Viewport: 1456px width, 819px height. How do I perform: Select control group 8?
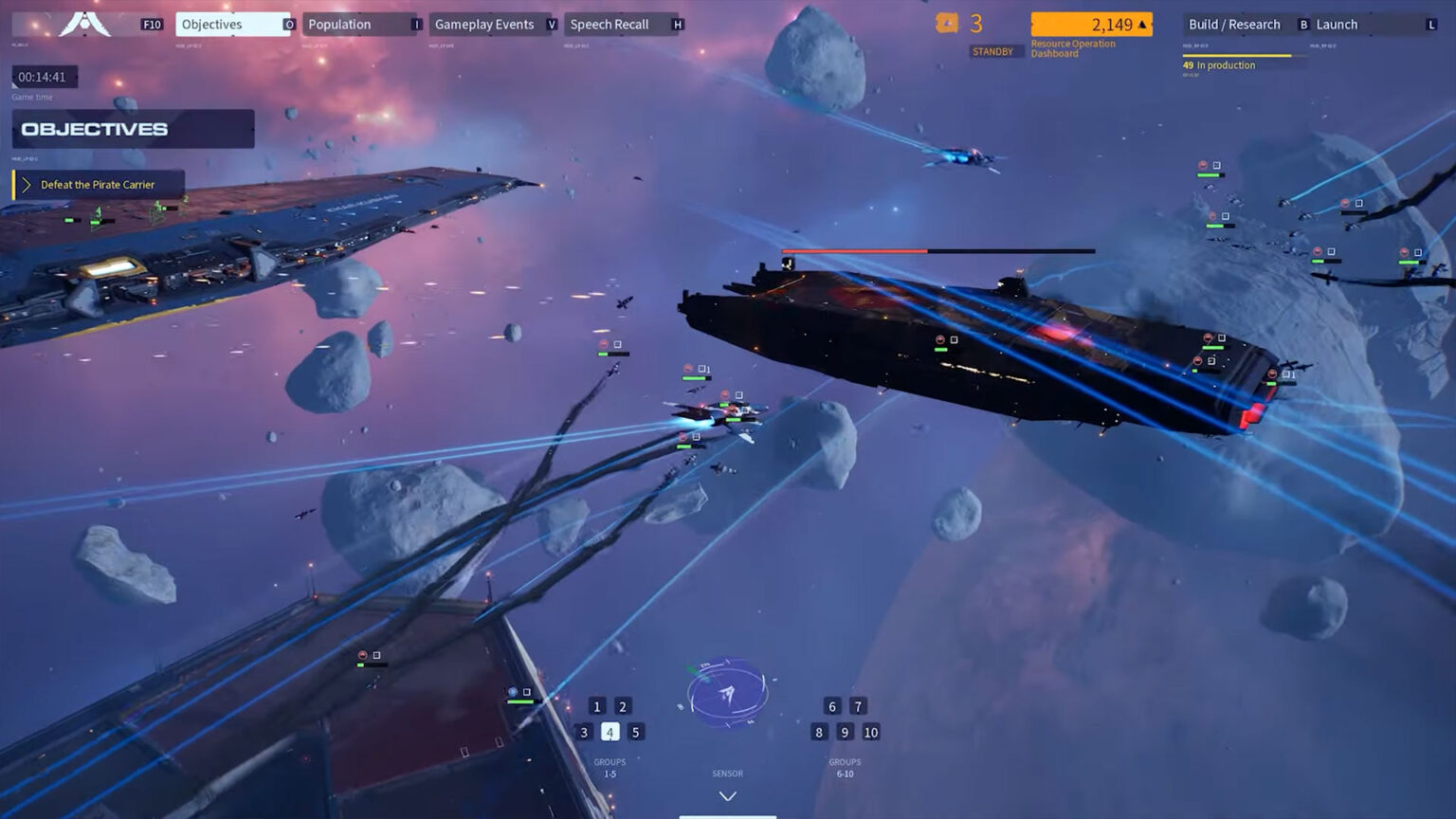819,732
